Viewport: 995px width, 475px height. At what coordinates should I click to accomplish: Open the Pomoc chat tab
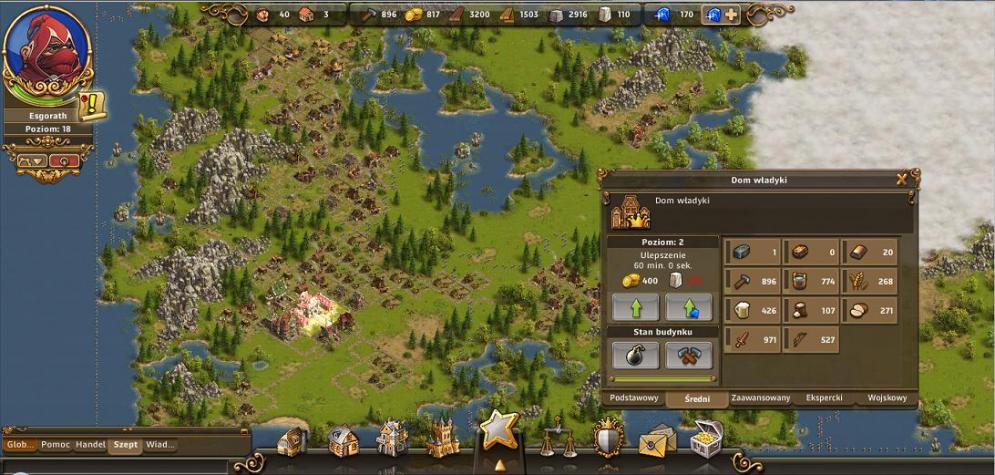(x=56, y=444)
